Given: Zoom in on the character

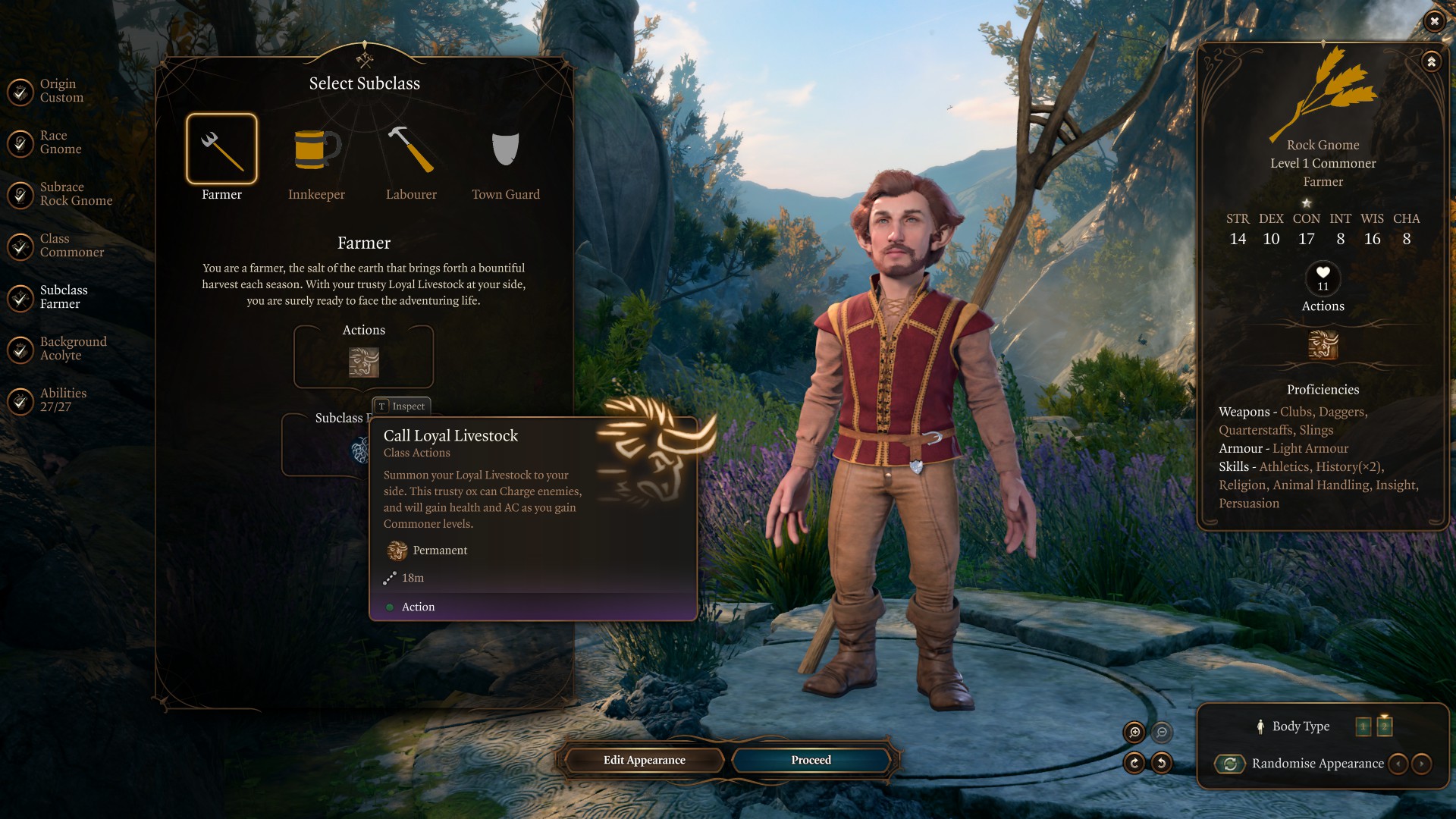Looking at the screenshot, I should 1134,732.
